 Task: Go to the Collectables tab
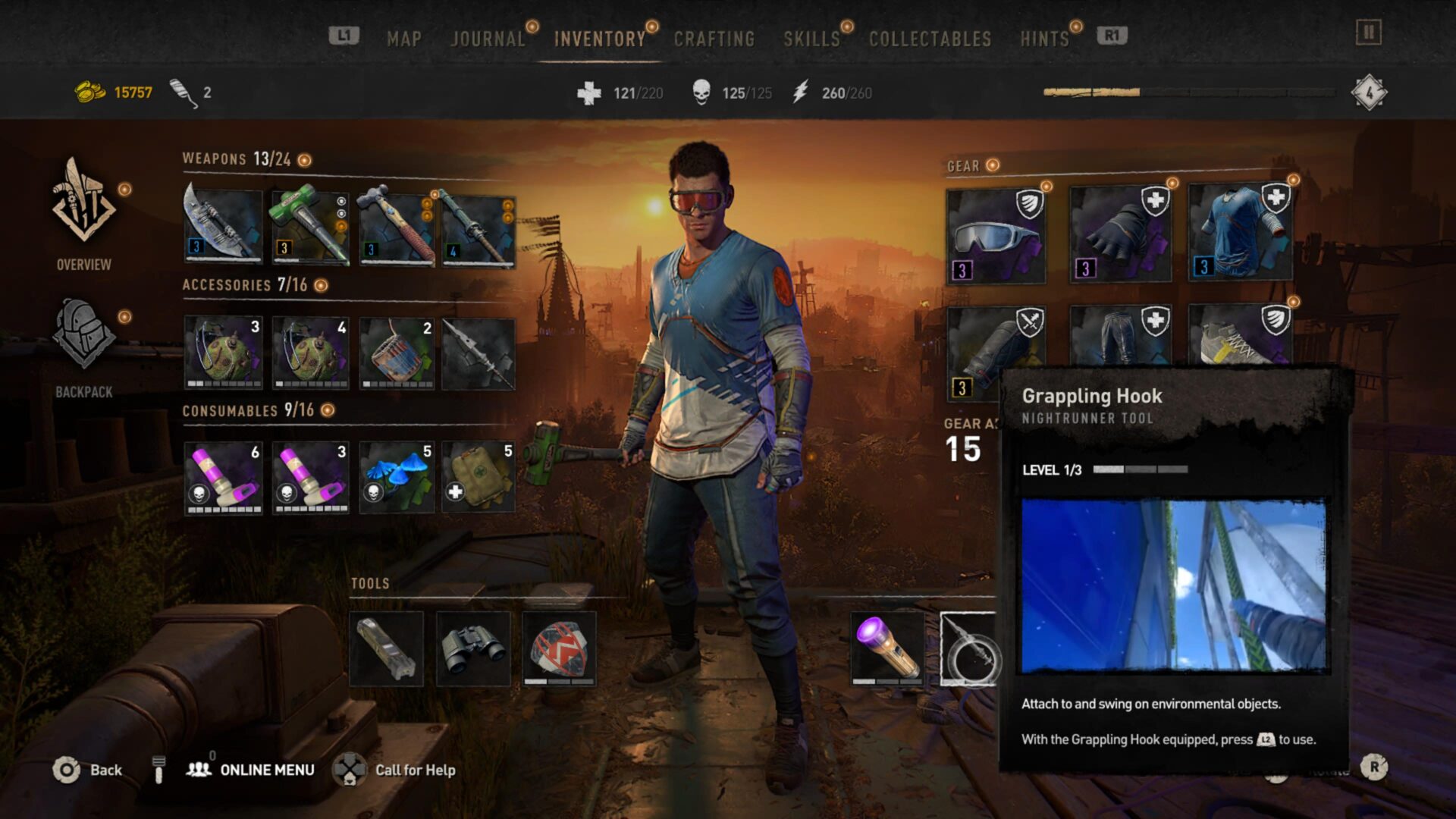(930, 39)
